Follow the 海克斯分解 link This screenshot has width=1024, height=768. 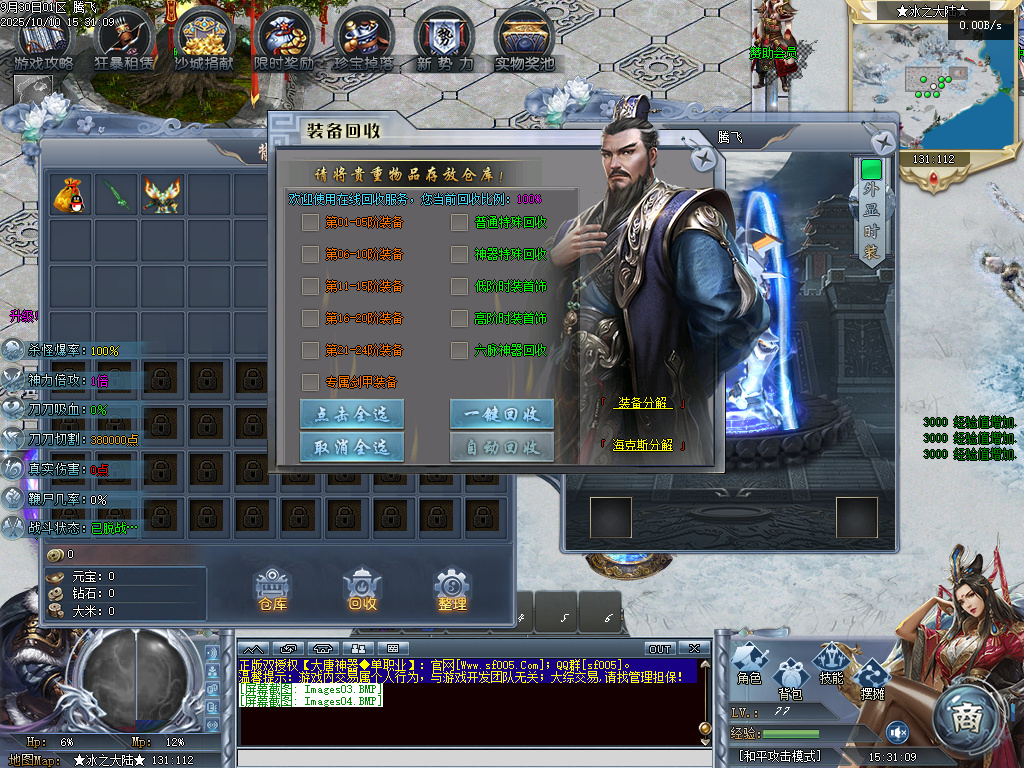(642, 445)
